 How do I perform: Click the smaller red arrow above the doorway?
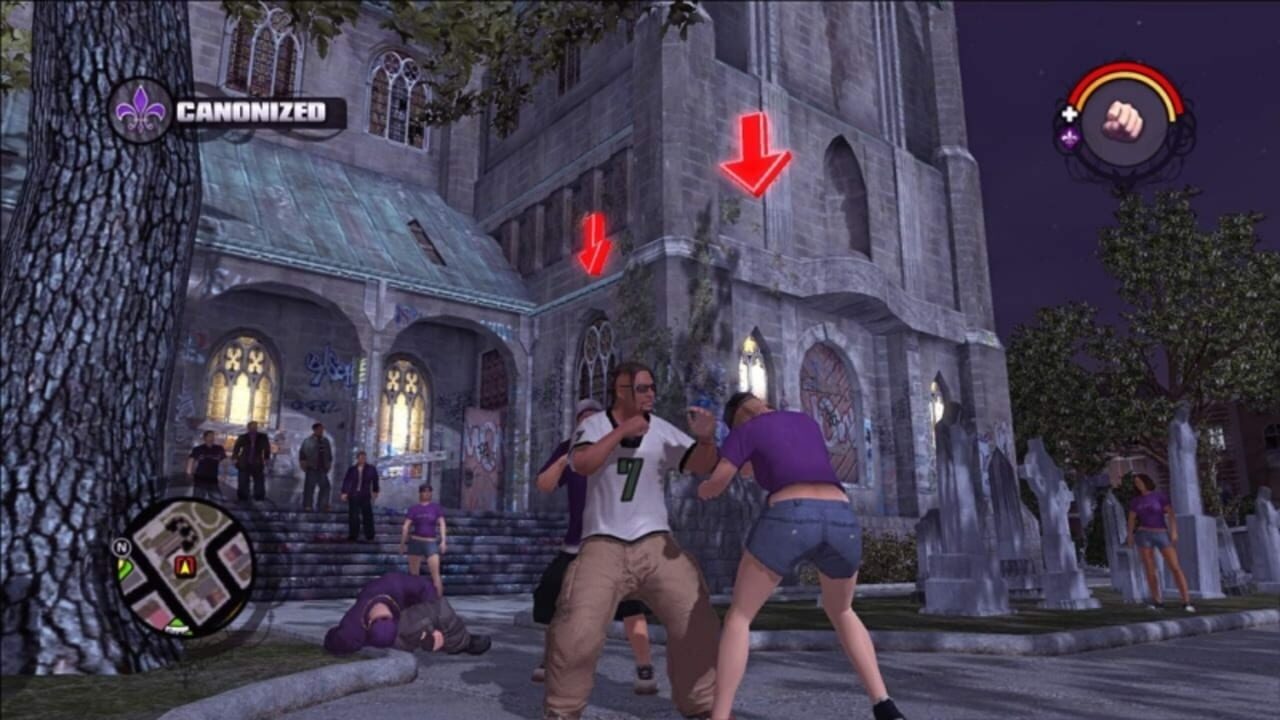point(592,245)
